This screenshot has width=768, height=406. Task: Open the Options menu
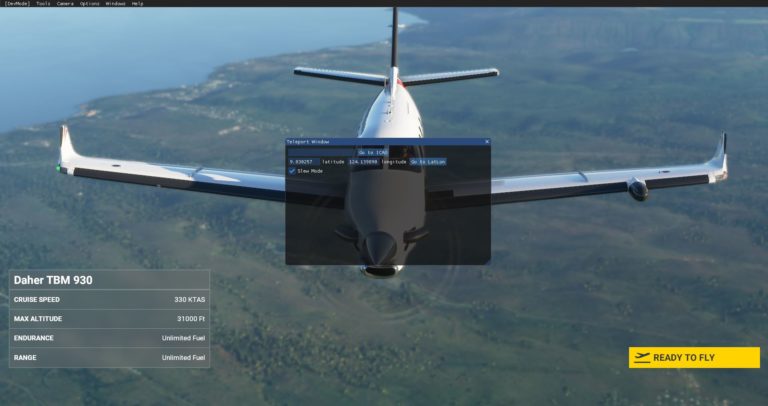pos(90,4)
